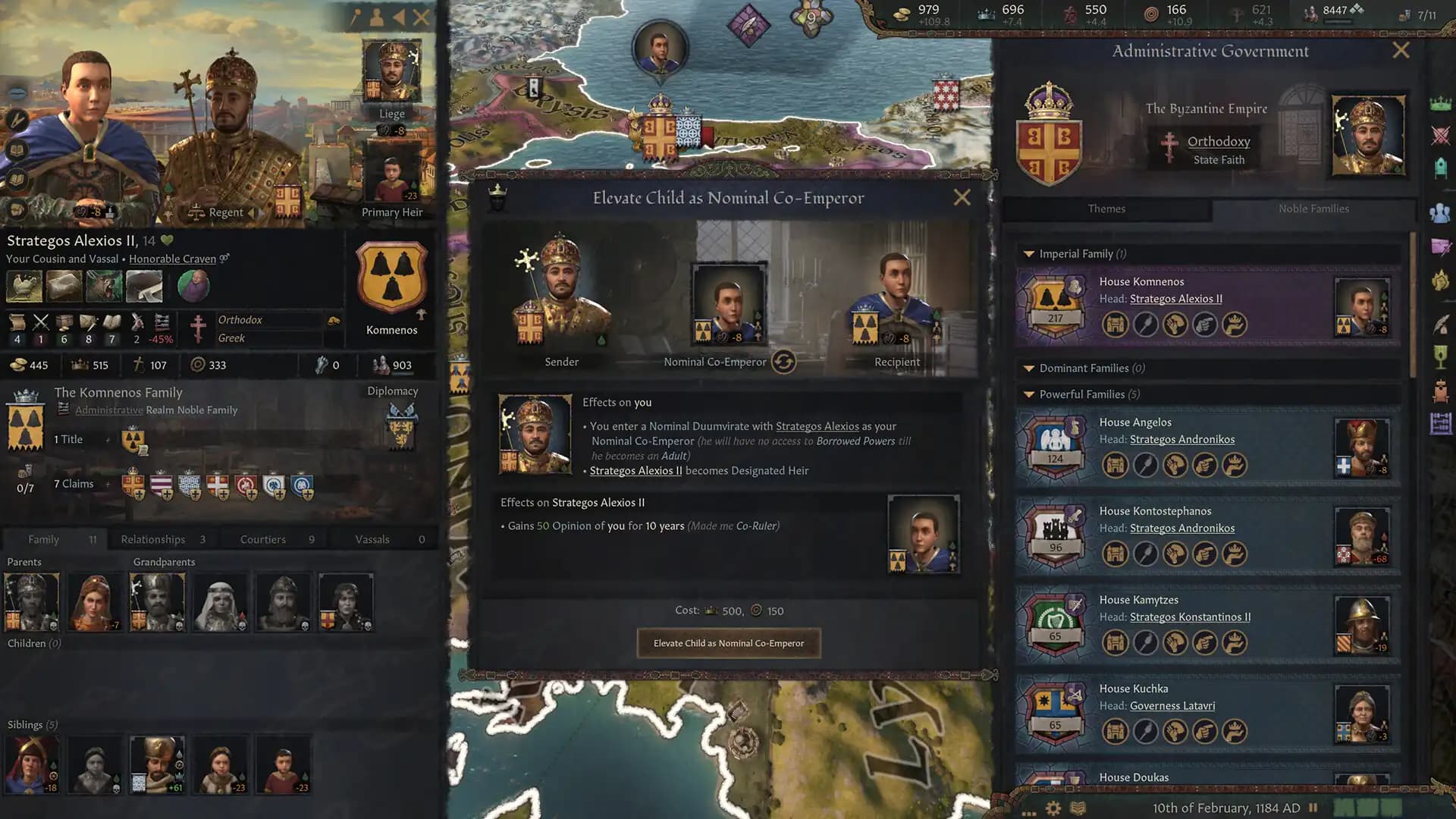Open the in-game encyclopedia book icon
This screenshot has width=1456, height=819.
(1078, 807)
